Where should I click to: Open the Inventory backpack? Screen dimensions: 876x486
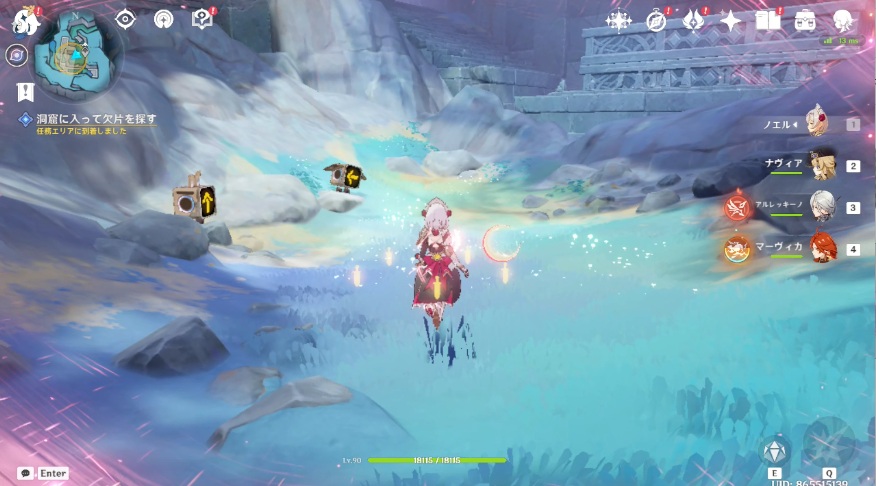(x=805, y=20)
